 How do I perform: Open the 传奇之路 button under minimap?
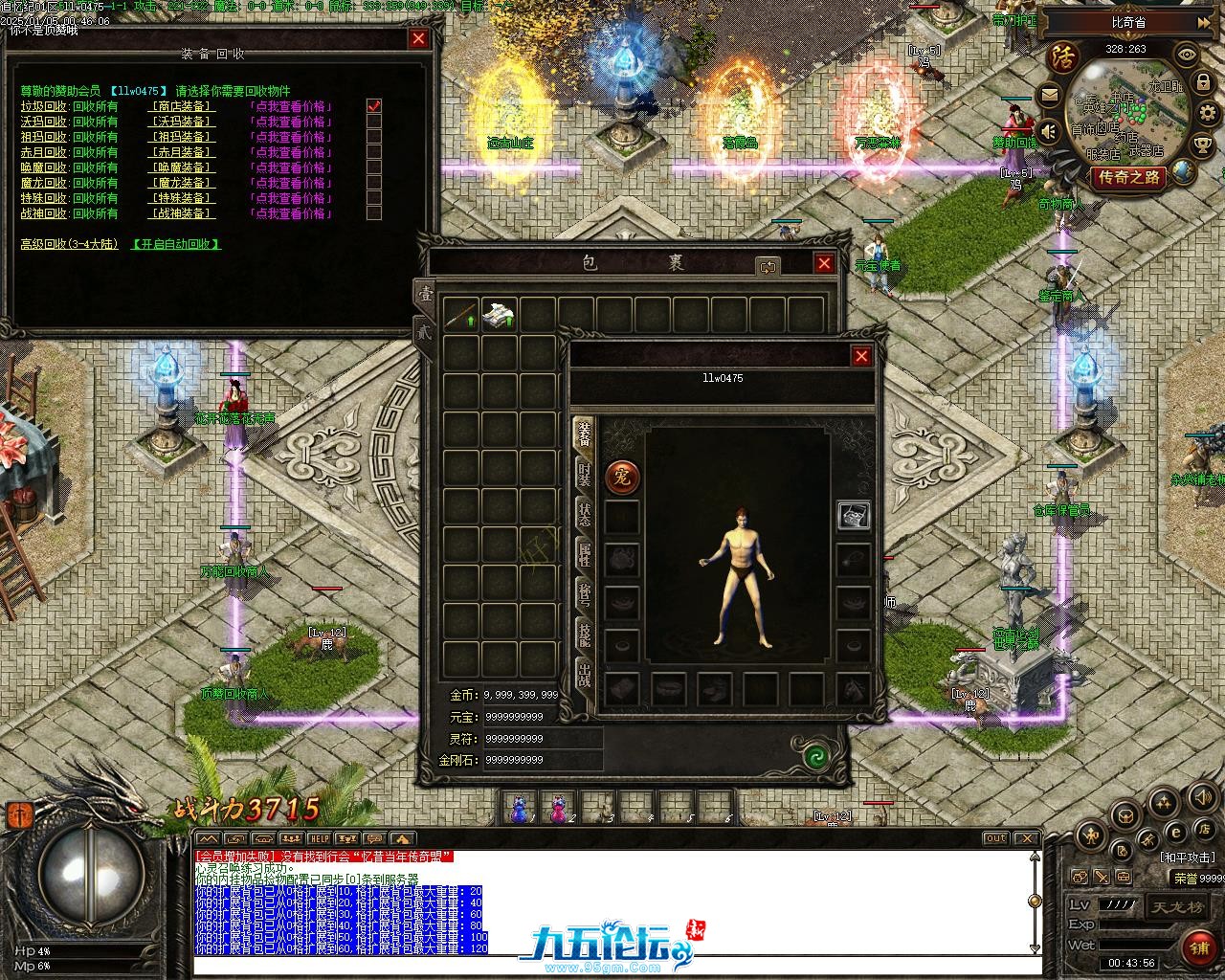(1129, 177)
